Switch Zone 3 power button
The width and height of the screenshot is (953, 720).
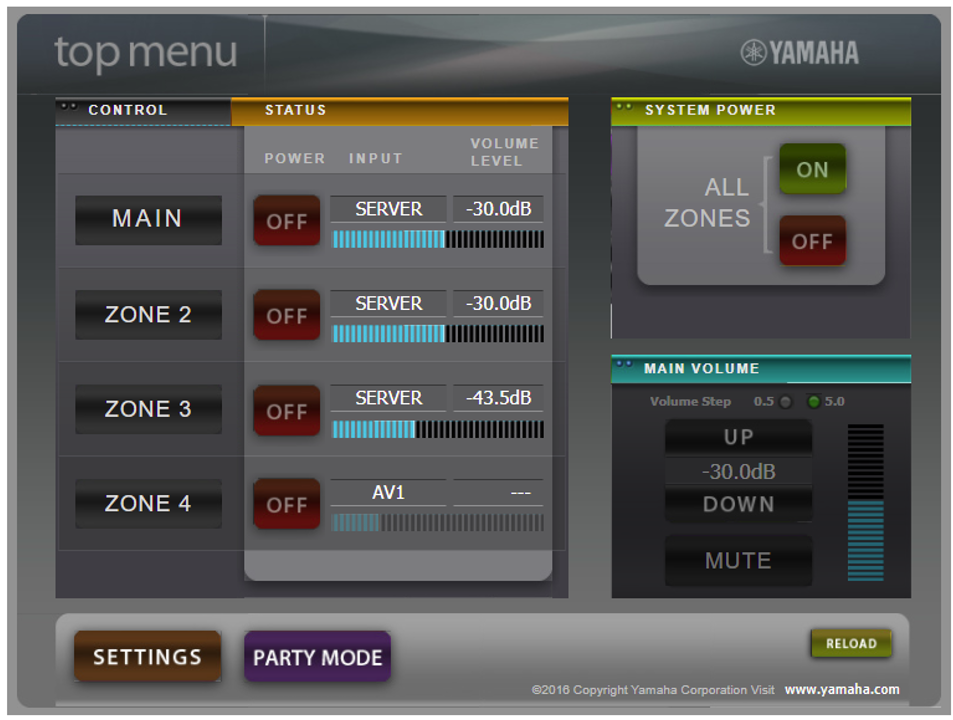click(286, 411)
